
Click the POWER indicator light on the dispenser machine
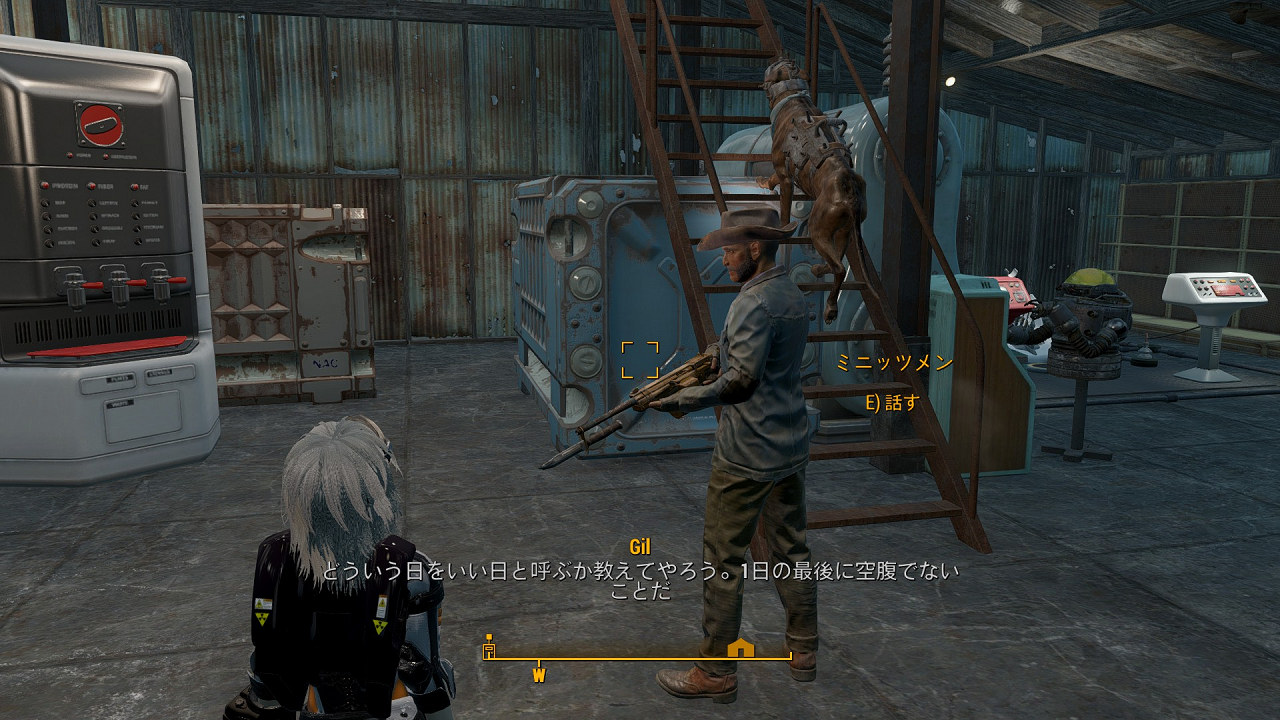pos(69,155)
